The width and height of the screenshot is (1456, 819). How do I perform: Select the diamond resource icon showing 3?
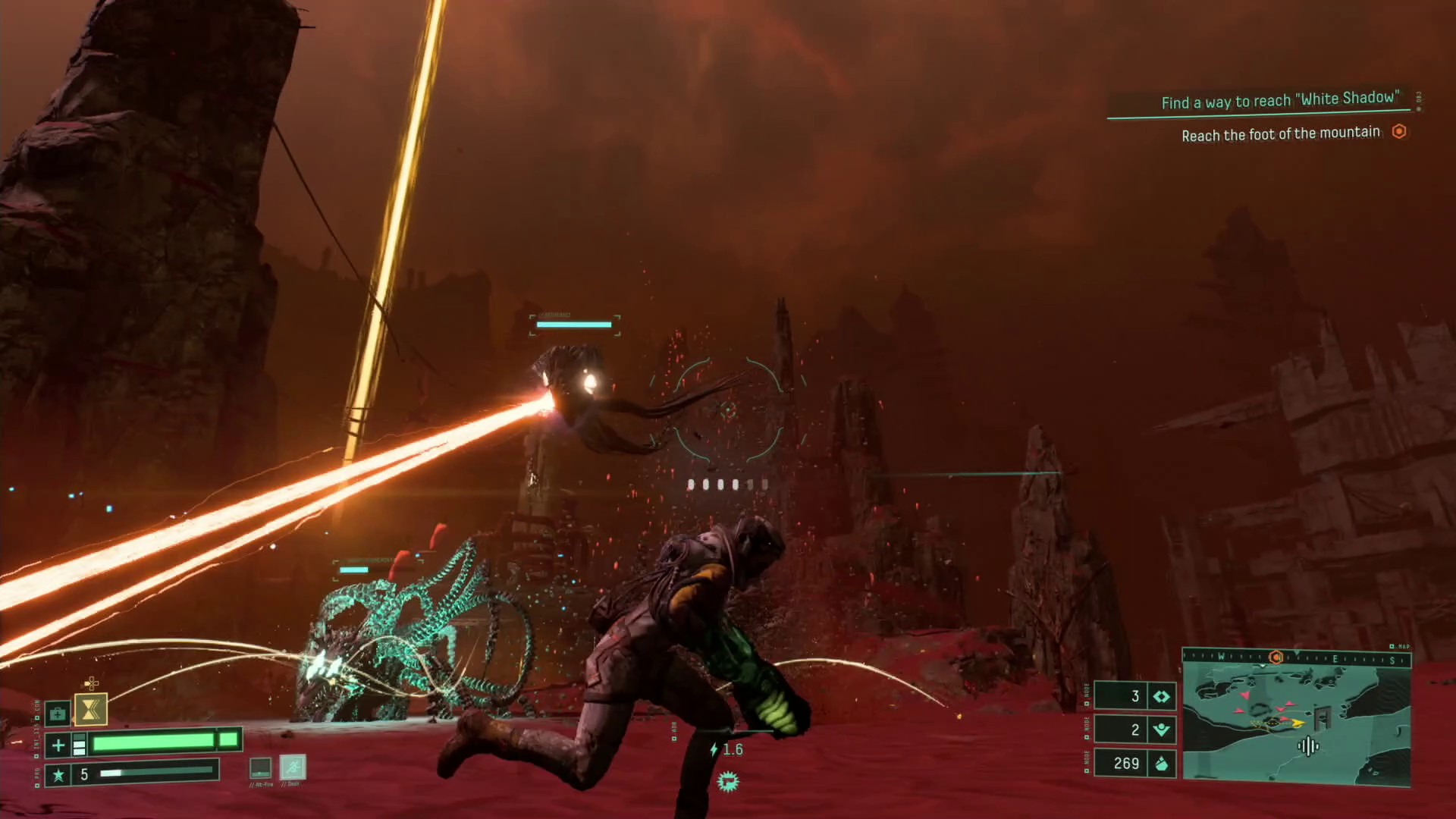coord(1161,696)
